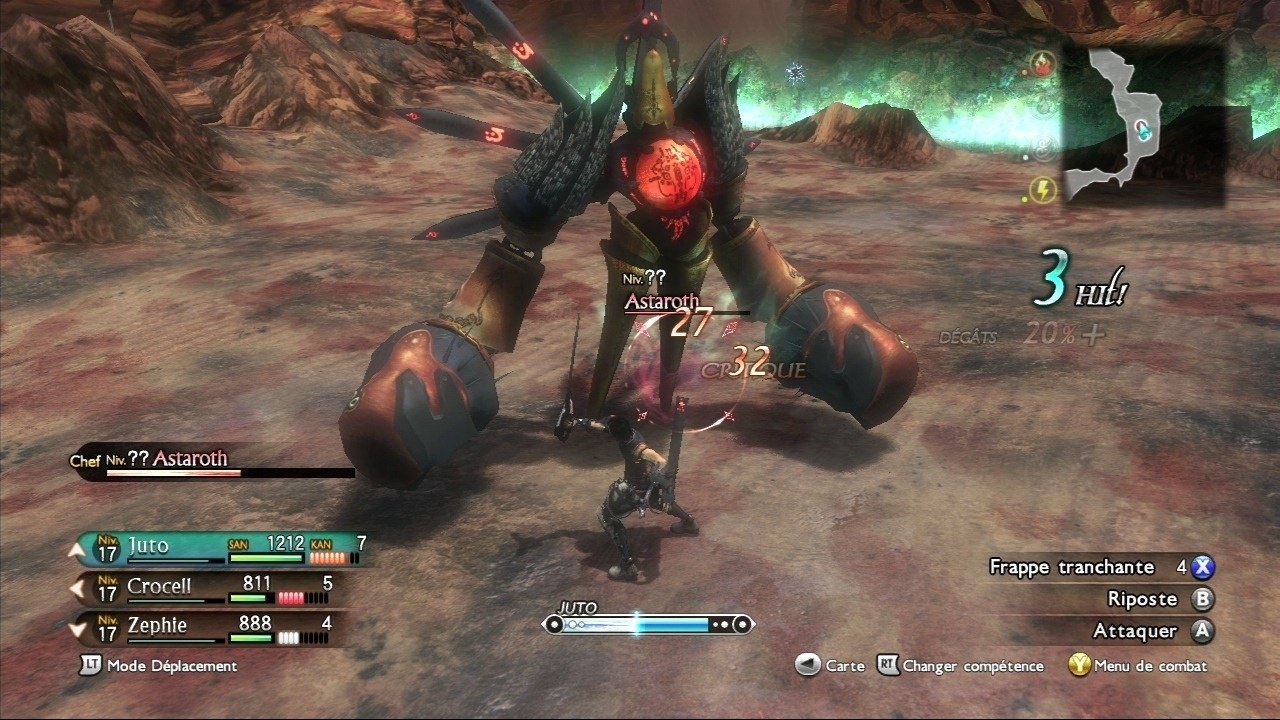1280x720 pixels.
Task: Click the yellow lightning bolt icon
Action: pos(1045,190)
